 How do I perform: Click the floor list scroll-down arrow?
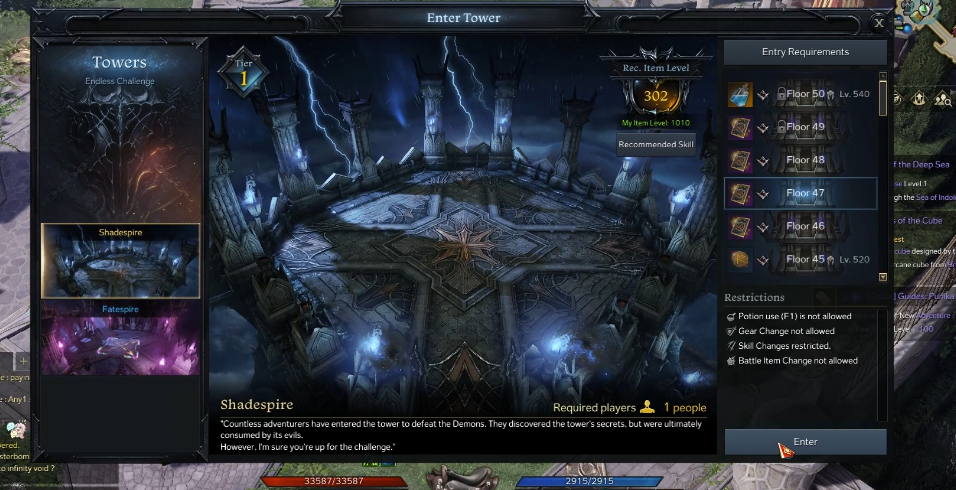point(883,277)
